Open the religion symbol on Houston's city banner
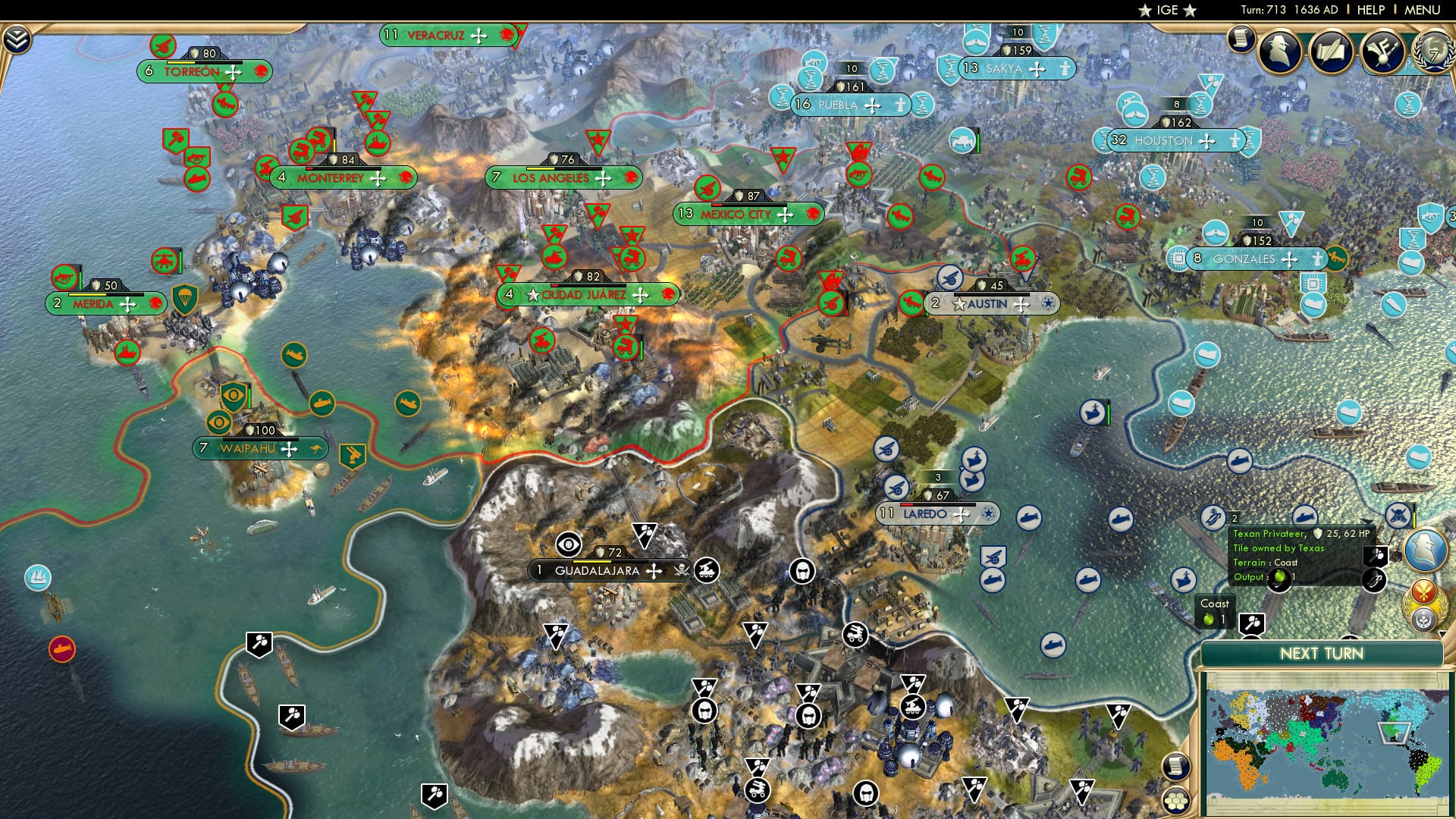 coord(1235,140)
